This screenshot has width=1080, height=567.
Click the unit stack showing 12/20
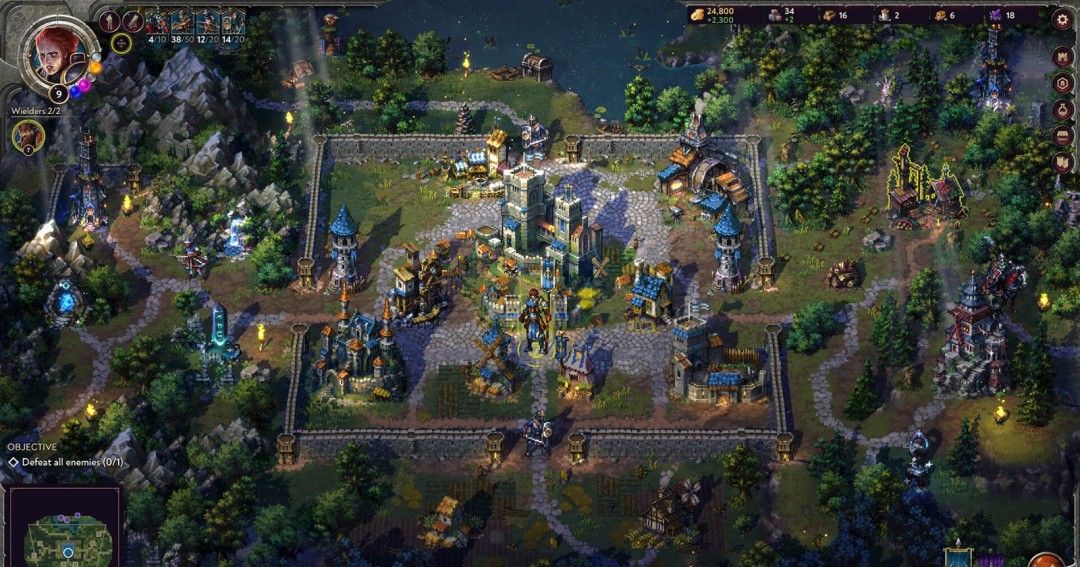(207, 24)
